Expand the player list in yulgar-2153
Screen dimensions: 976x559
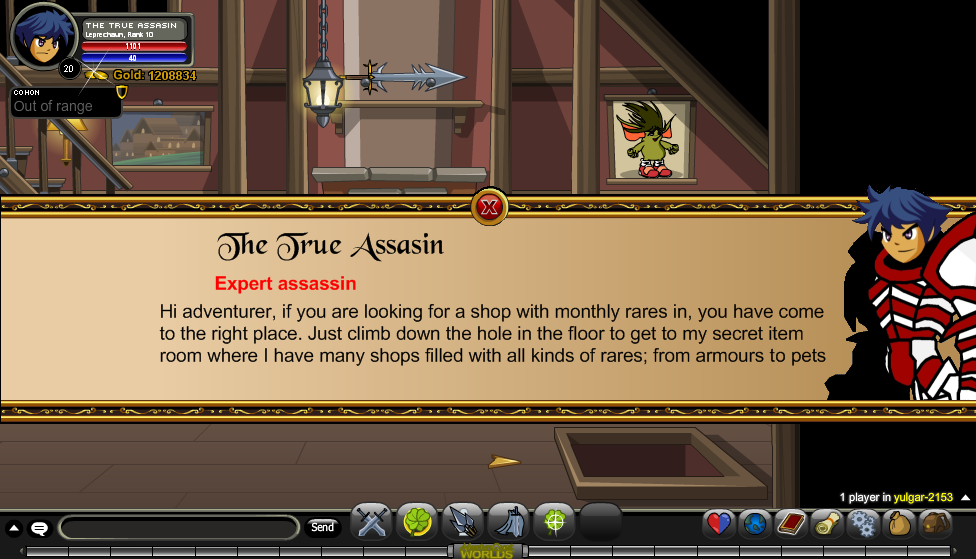point(964,497)
